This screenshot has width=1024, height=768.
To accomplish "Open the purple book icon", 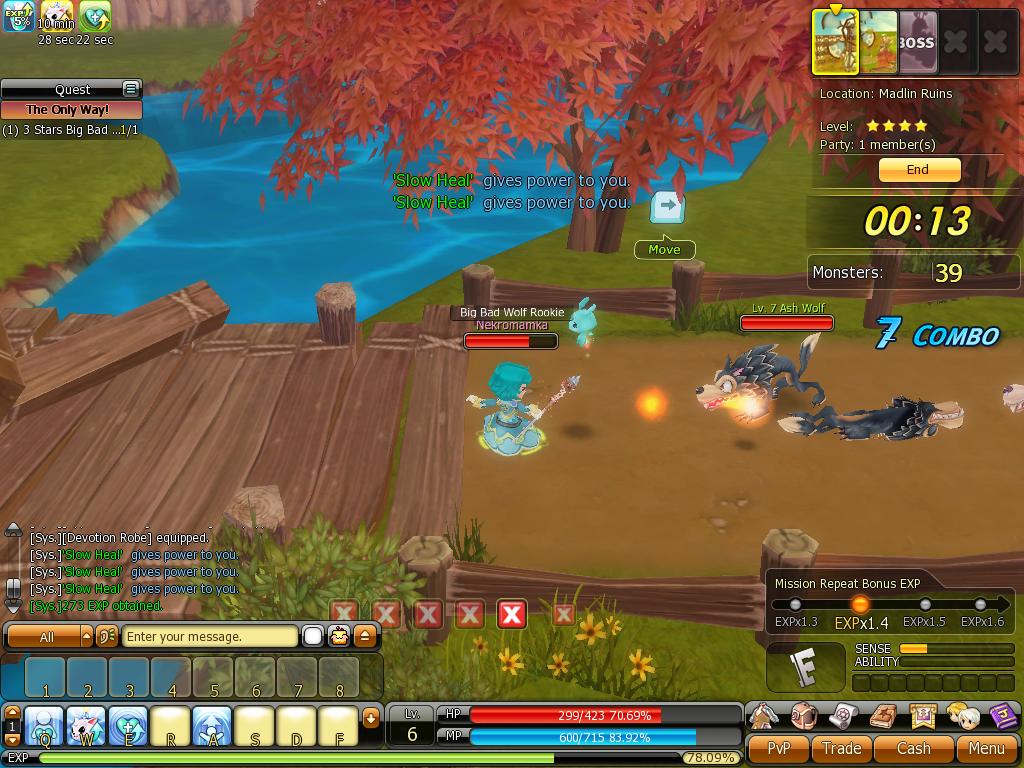I will point(1003,716).
